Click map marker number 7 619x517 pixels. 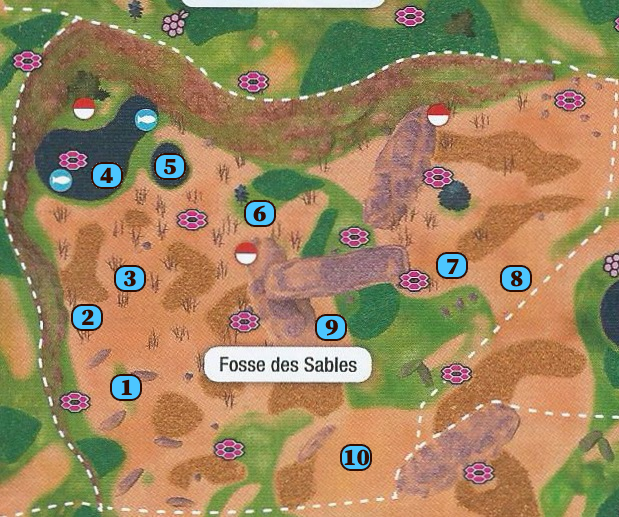(x=452, y=266)
